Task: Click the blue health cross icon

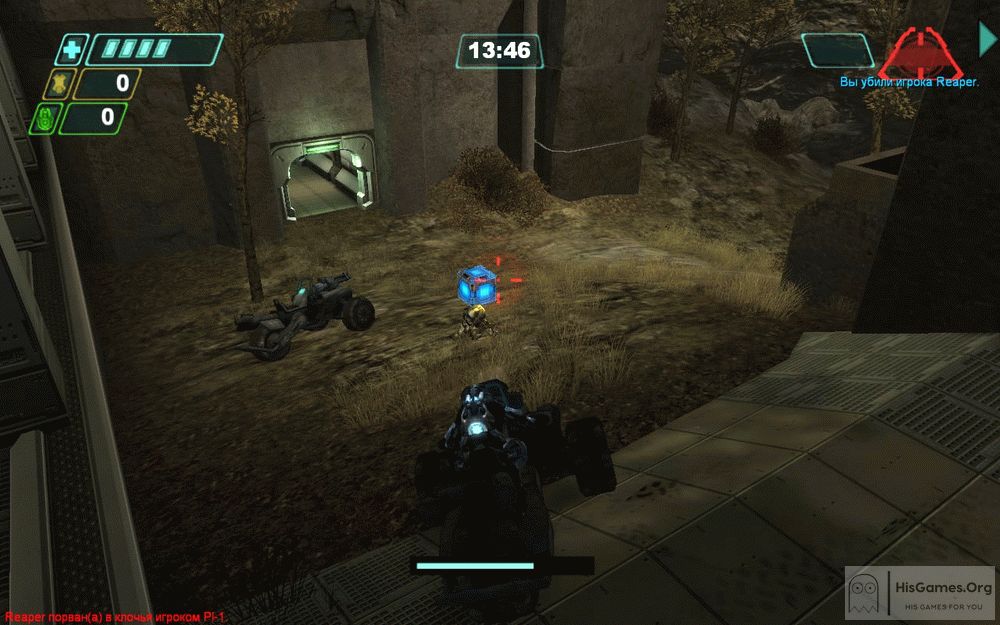Action: (x=71, y=49)
